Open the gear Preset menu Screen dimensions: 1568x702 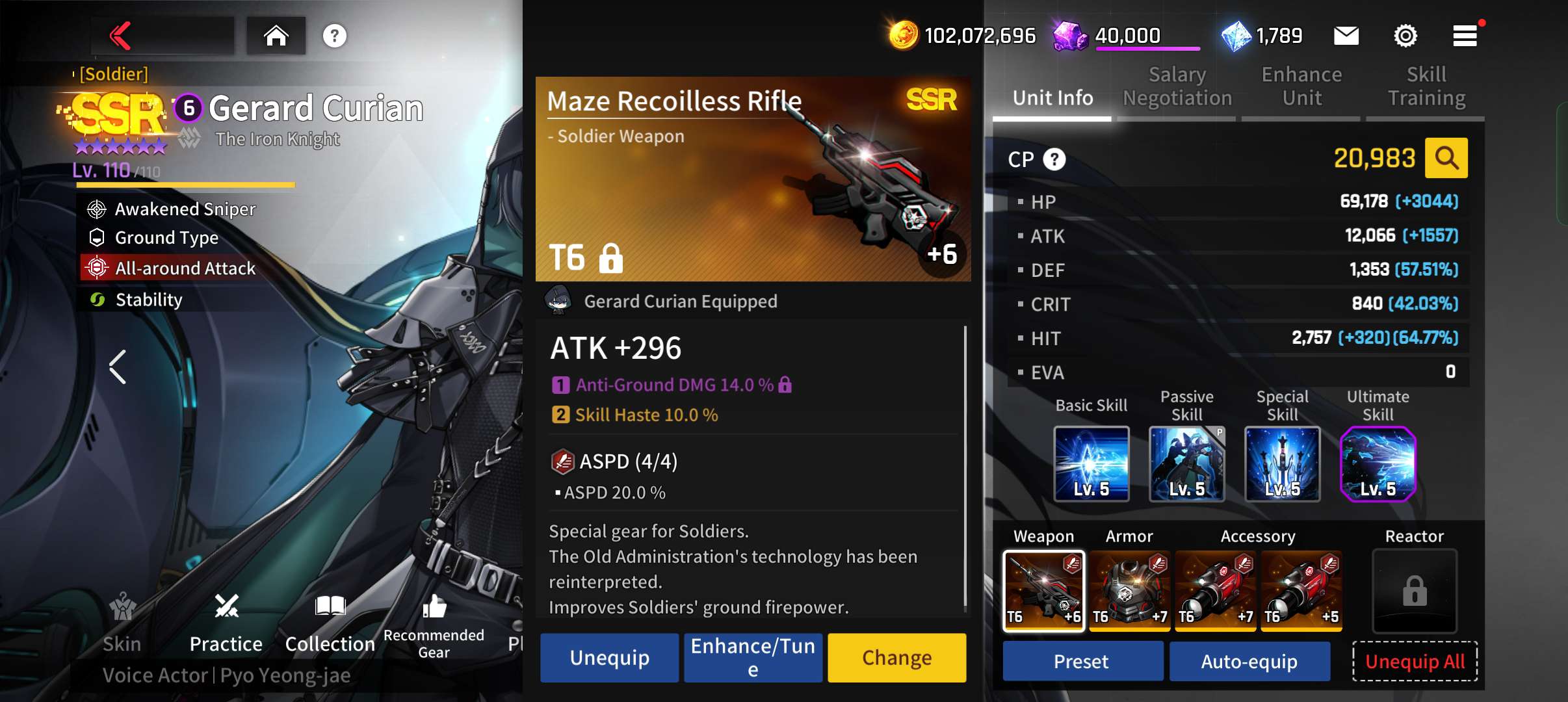pyautogui.click(x=1082, y=662)
